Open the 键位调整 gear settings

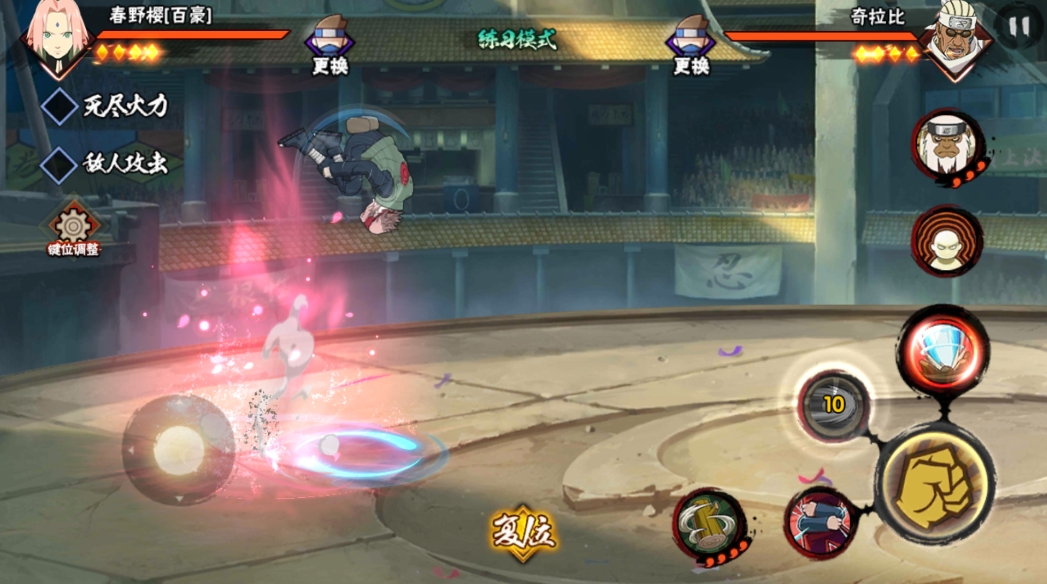[74, 228]
